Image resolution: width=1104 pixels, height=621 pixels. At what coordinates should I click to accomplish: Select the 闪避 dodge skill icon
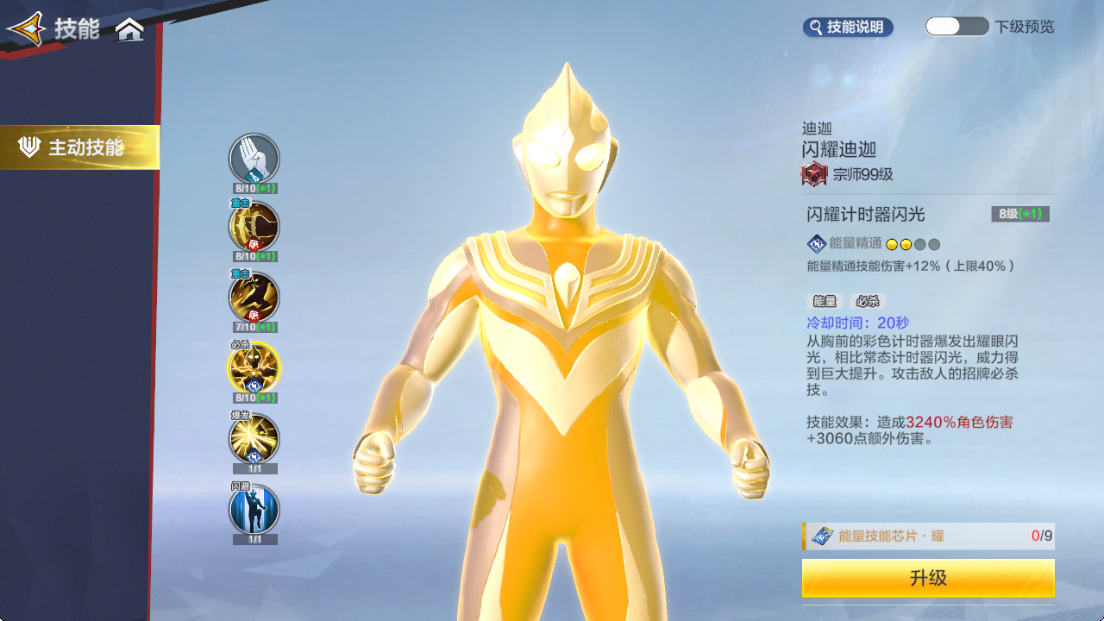[254, 509]
